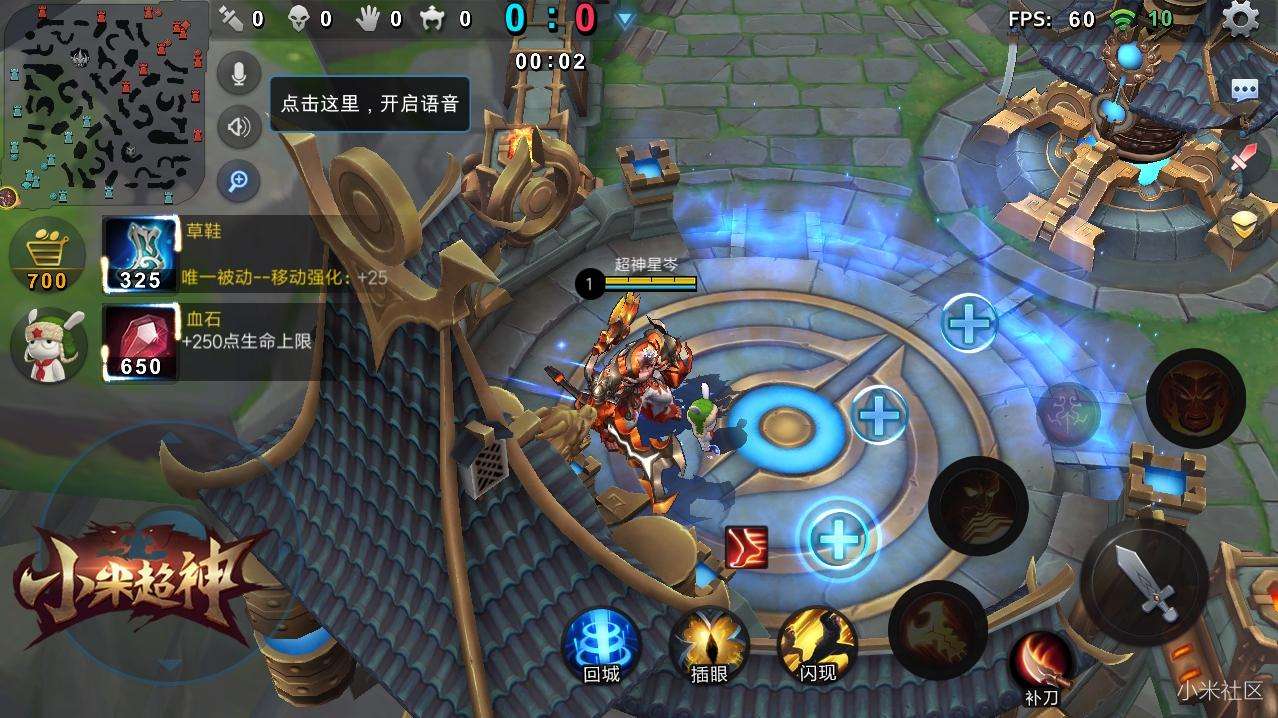The height and width of the screenshot is (718, 1278).
Task: Open the gold shop showing 700
Action: tap(47, 257)
